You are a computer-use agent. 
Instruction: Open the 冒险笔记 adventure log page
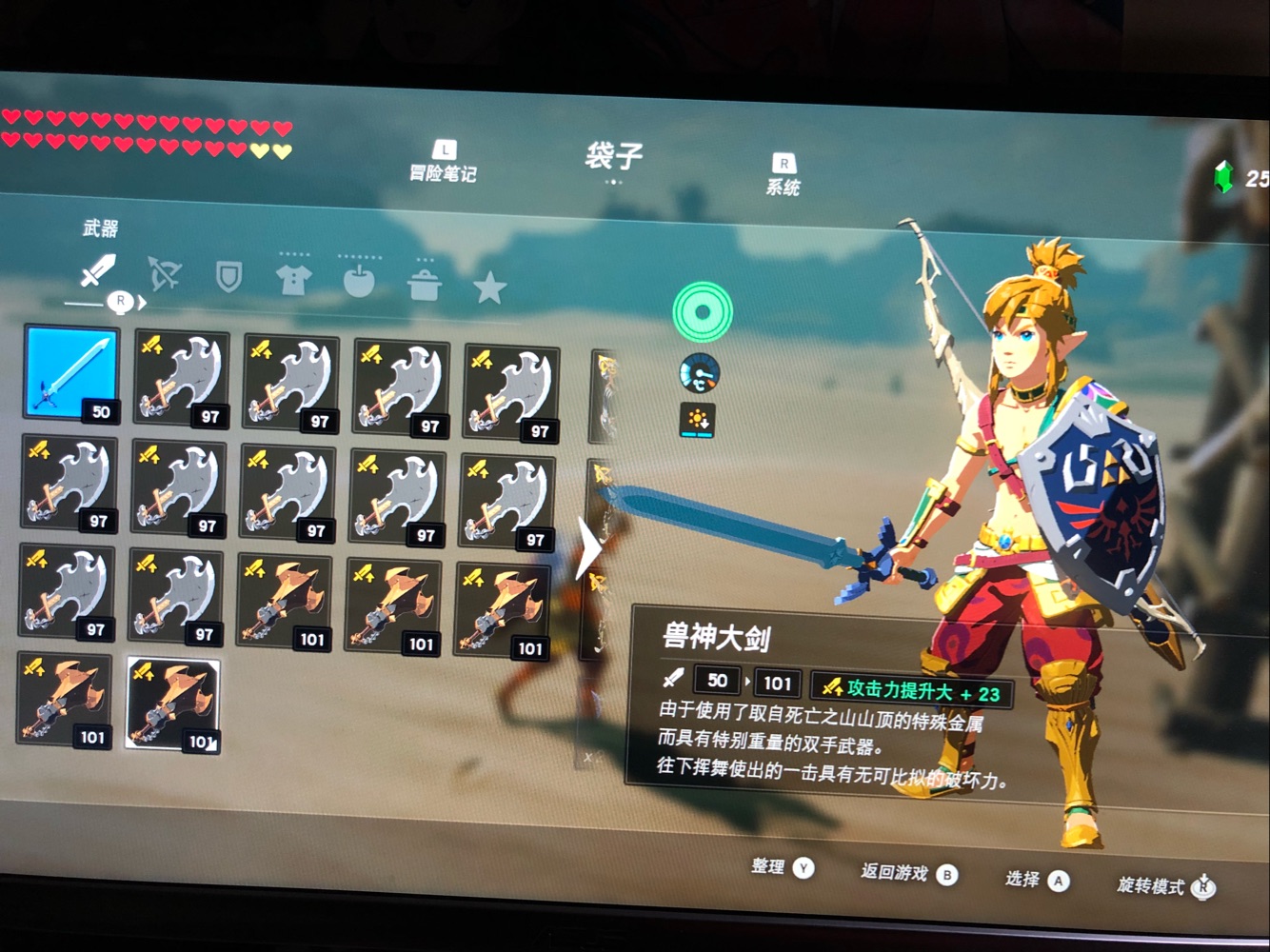(x=443, y=164)
